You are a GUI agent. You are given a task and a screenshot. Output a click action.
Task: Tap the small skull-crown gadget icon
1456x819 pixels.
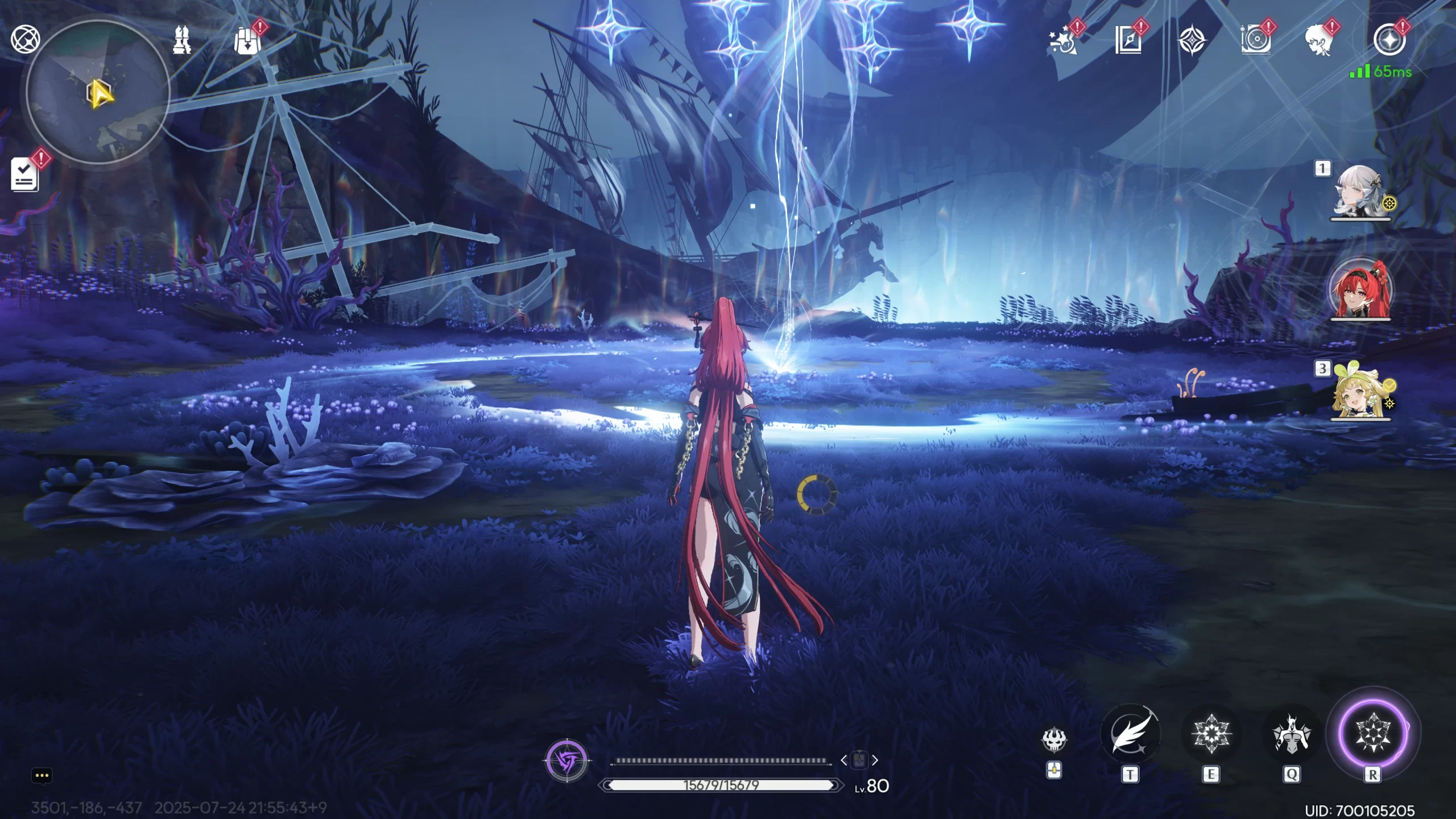(1054, 739)
